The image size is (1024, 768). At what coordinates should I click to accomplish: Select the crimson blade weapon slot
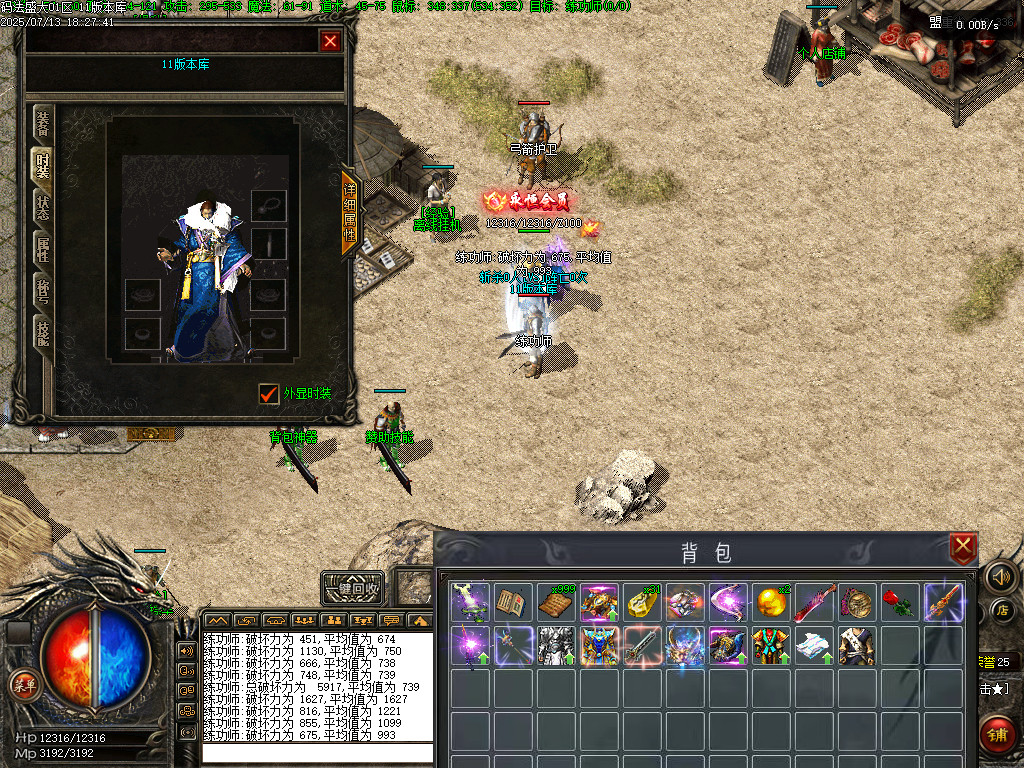click(813, 603)
